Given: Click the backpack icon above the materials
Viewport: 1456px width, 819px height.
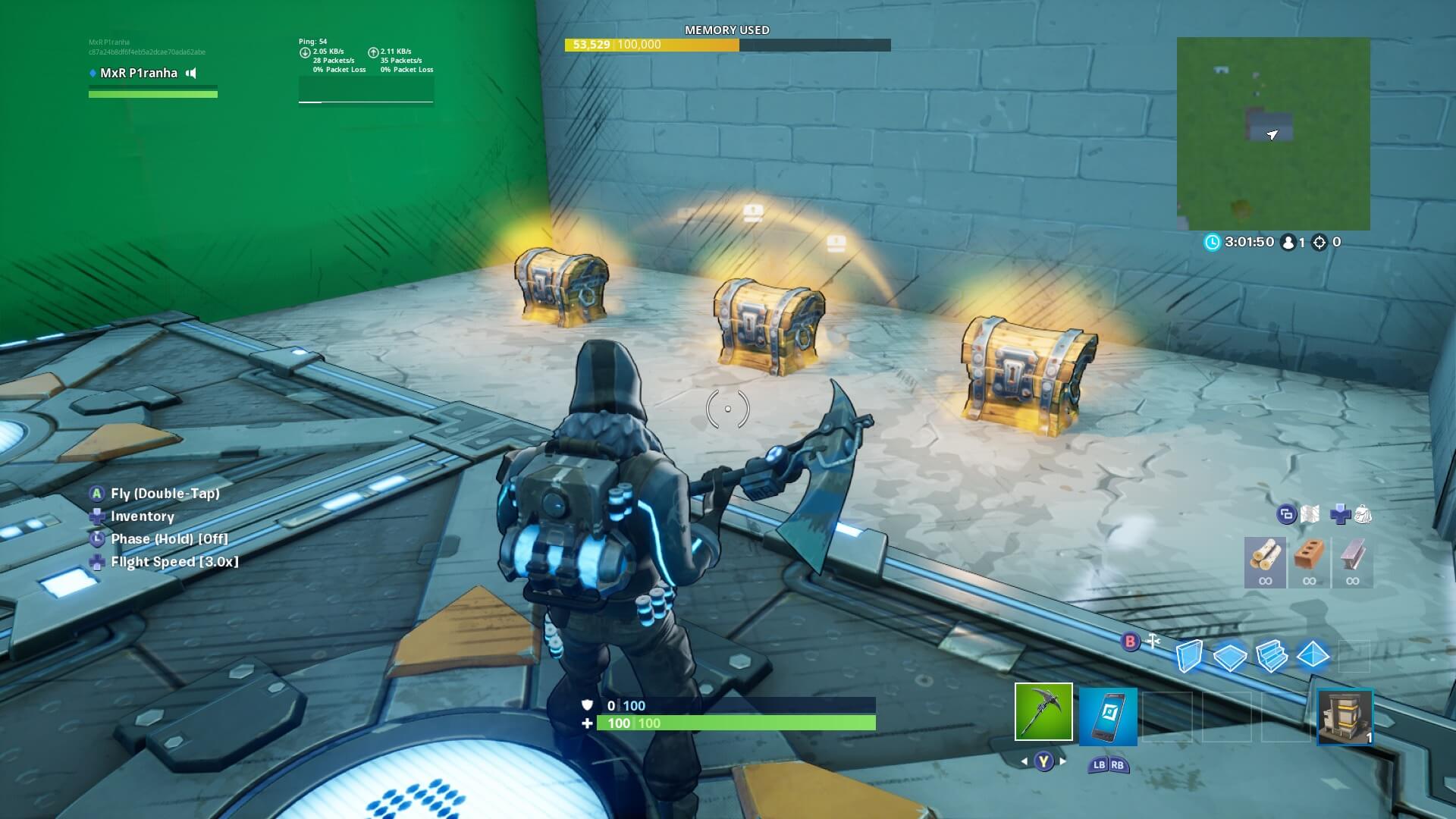Looking at the screenshot, I should tap(1363, 514).
